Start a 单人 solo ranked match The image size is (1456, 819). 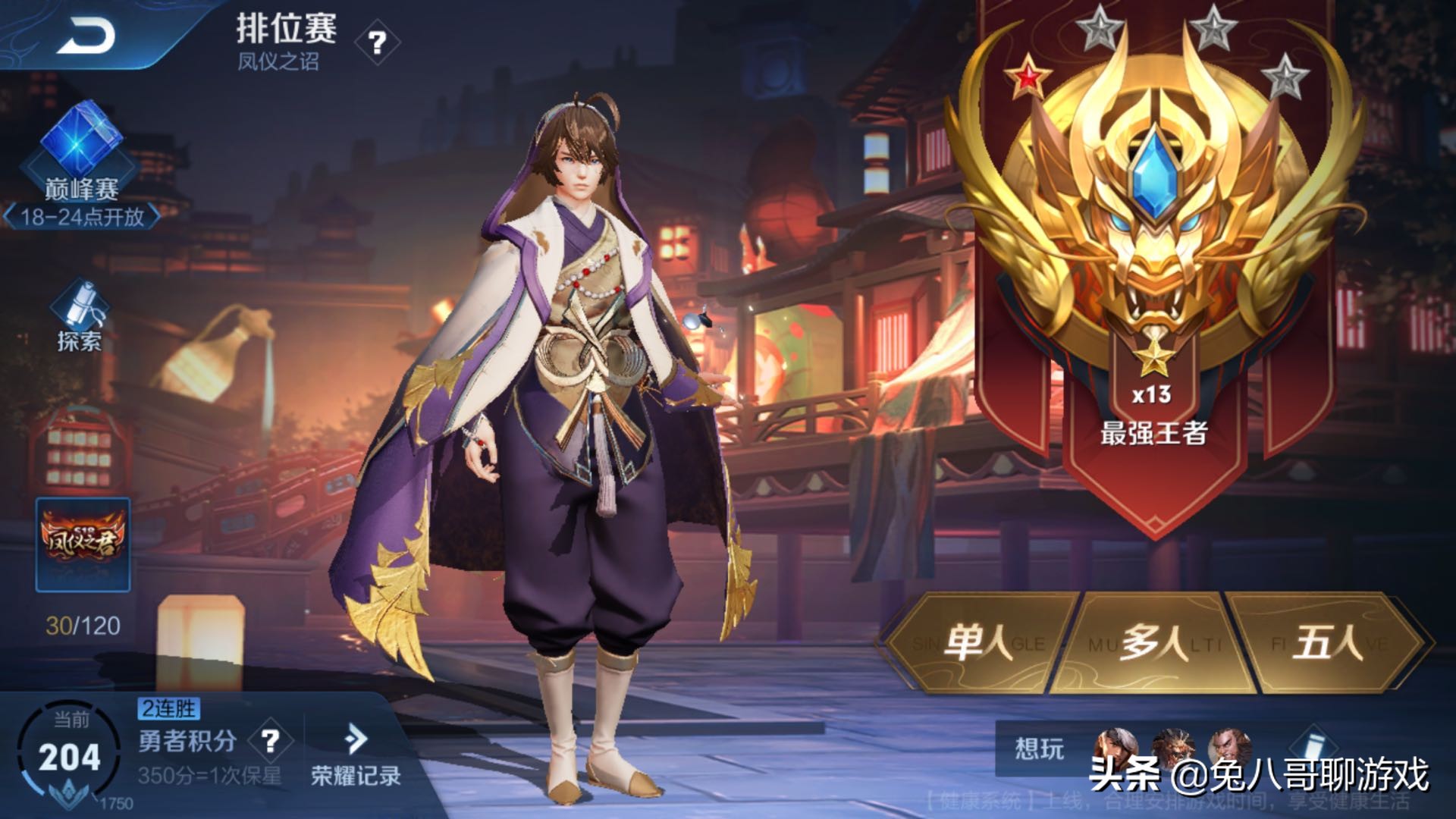pyautogui.click(x=978, y=644)
